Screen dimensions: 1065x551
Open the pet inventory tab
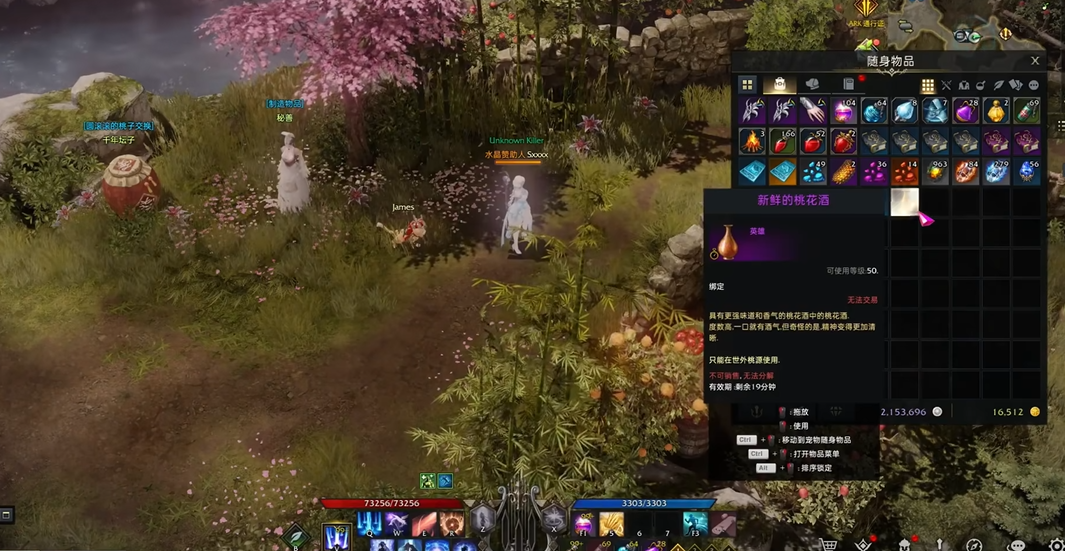[x=812, y=85]
